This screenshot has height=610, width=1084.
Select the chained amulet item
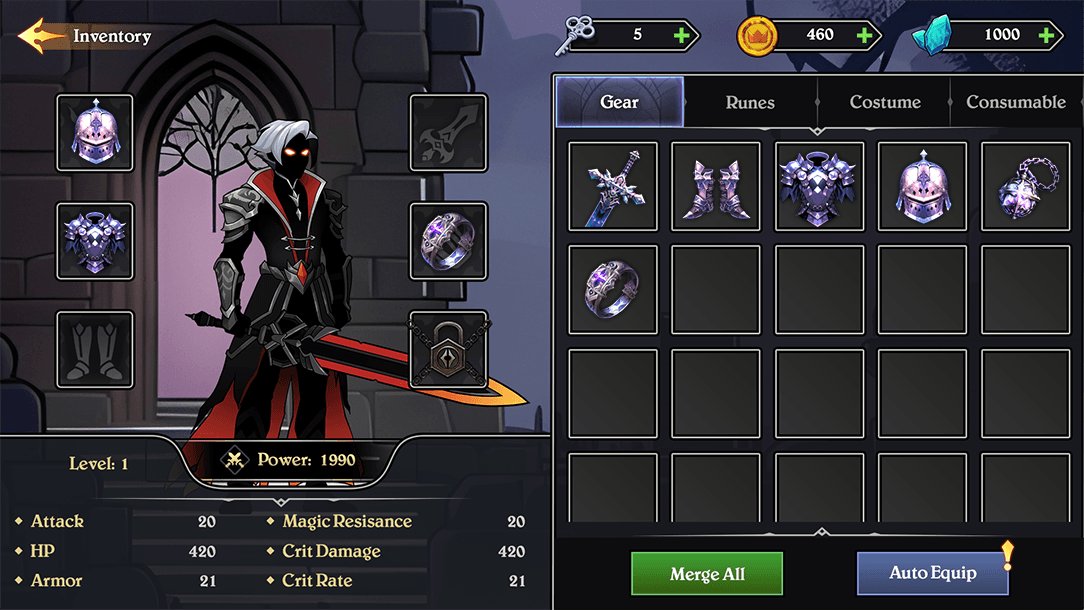pyautogui.click(x=1025, y=186)
